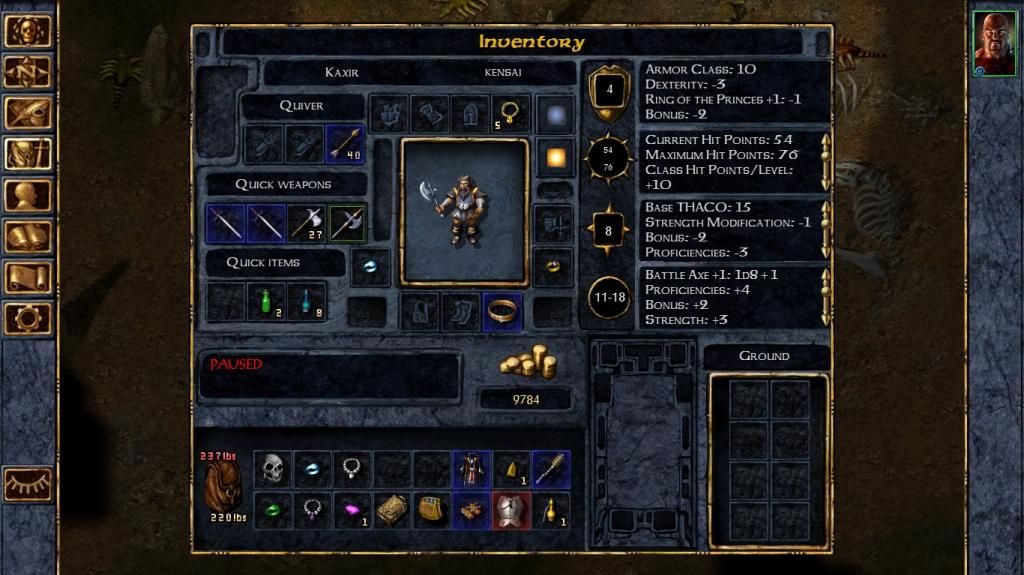This screenshot has width=1024, height=575.
Task: Click the rest eye button
Action: tap(27, 484)
